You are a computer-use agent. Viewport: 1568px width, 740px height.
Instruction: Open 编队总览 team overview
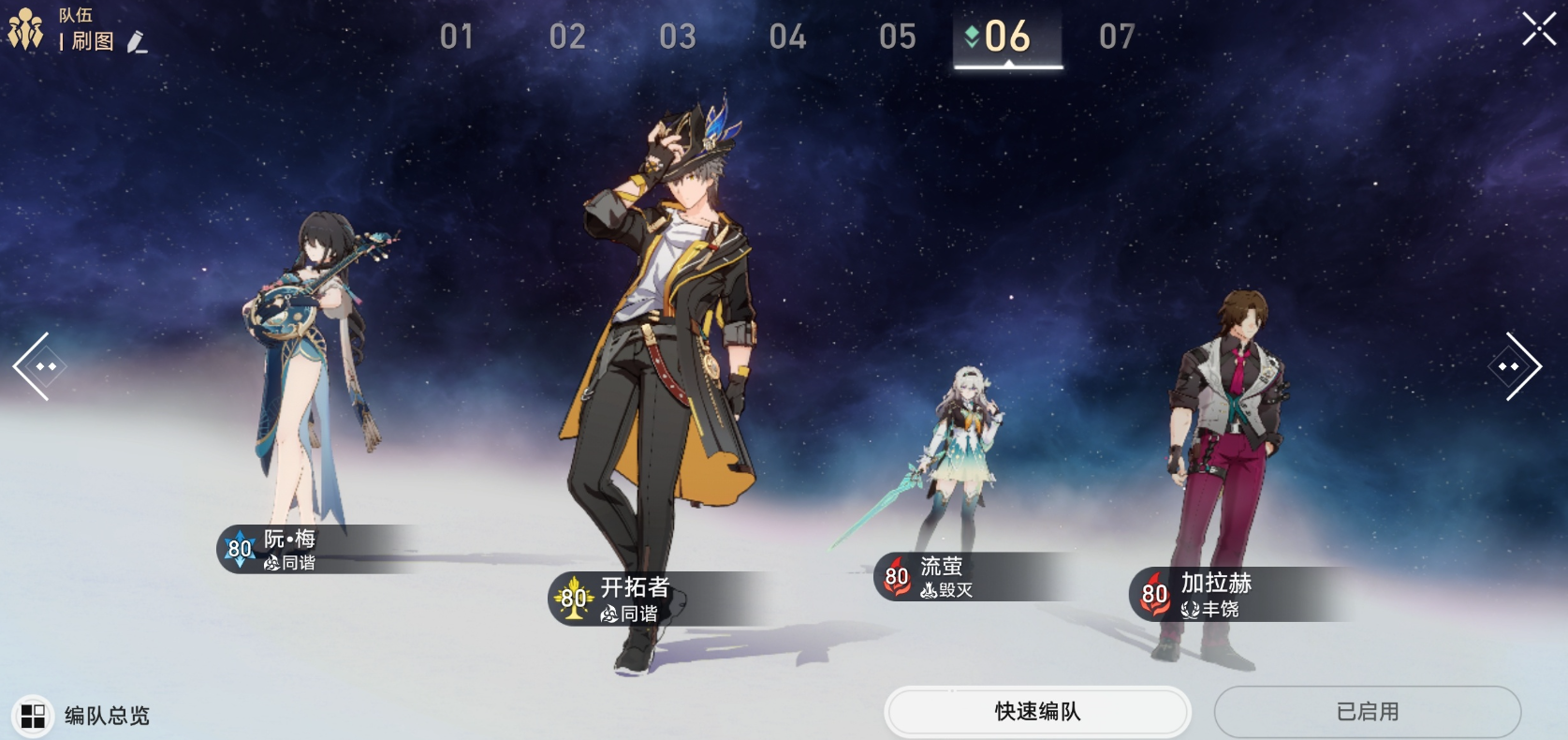tap(82, 716)
